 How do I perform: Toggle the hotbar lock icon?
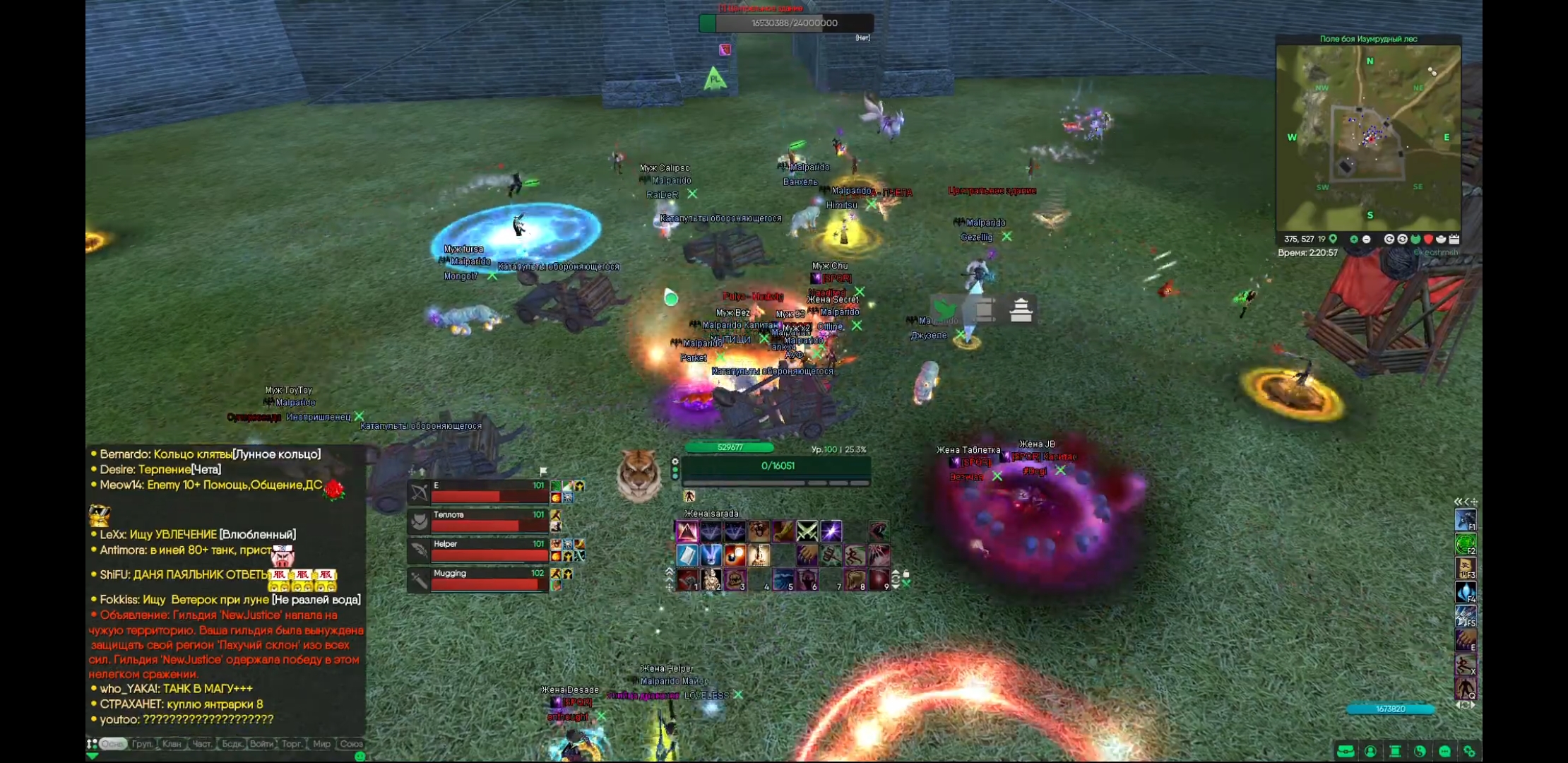[x=906, y=574]
